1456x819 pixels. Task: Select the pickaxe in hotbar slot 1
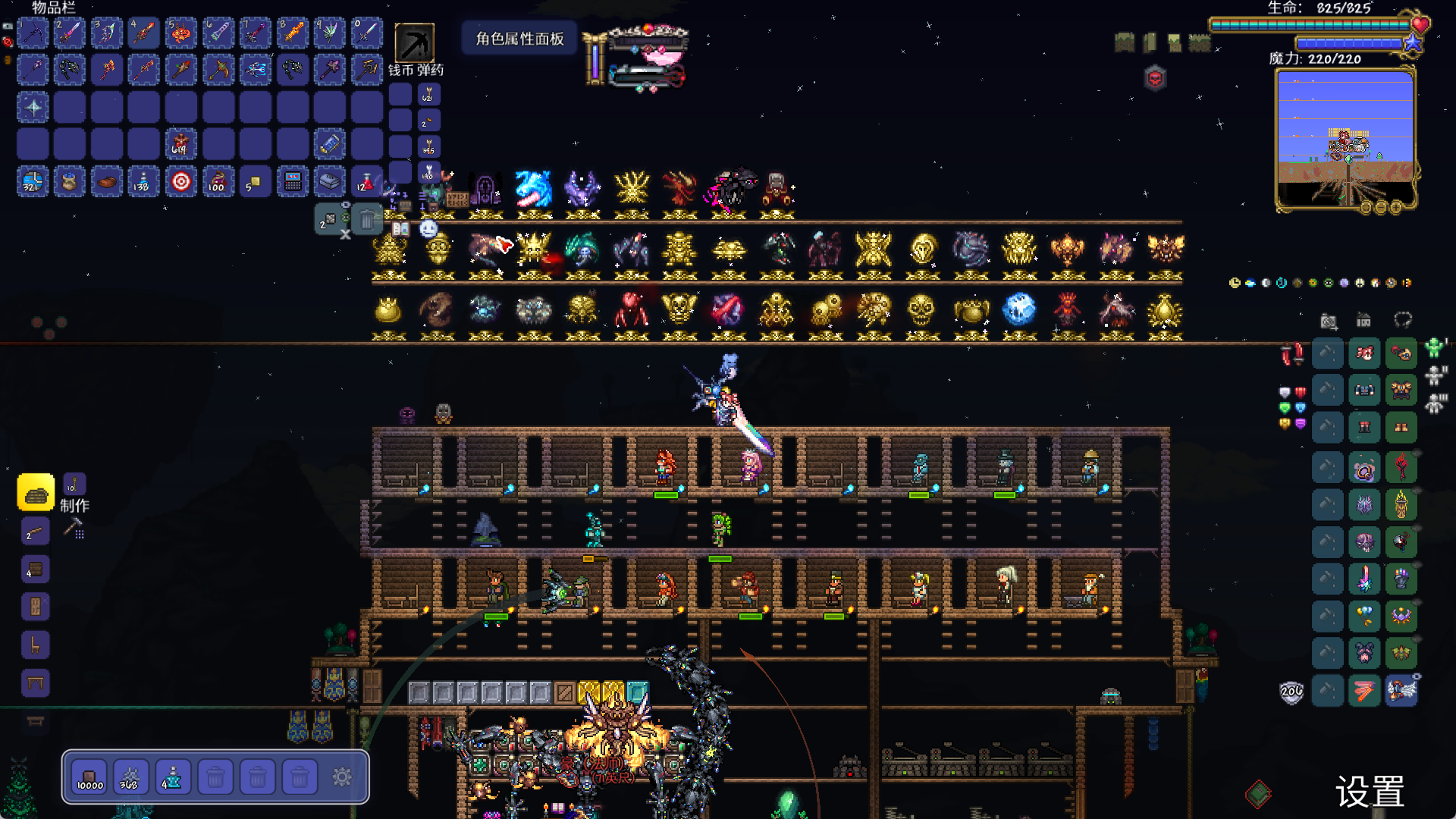pyautogui.click(x=33, y=33)
